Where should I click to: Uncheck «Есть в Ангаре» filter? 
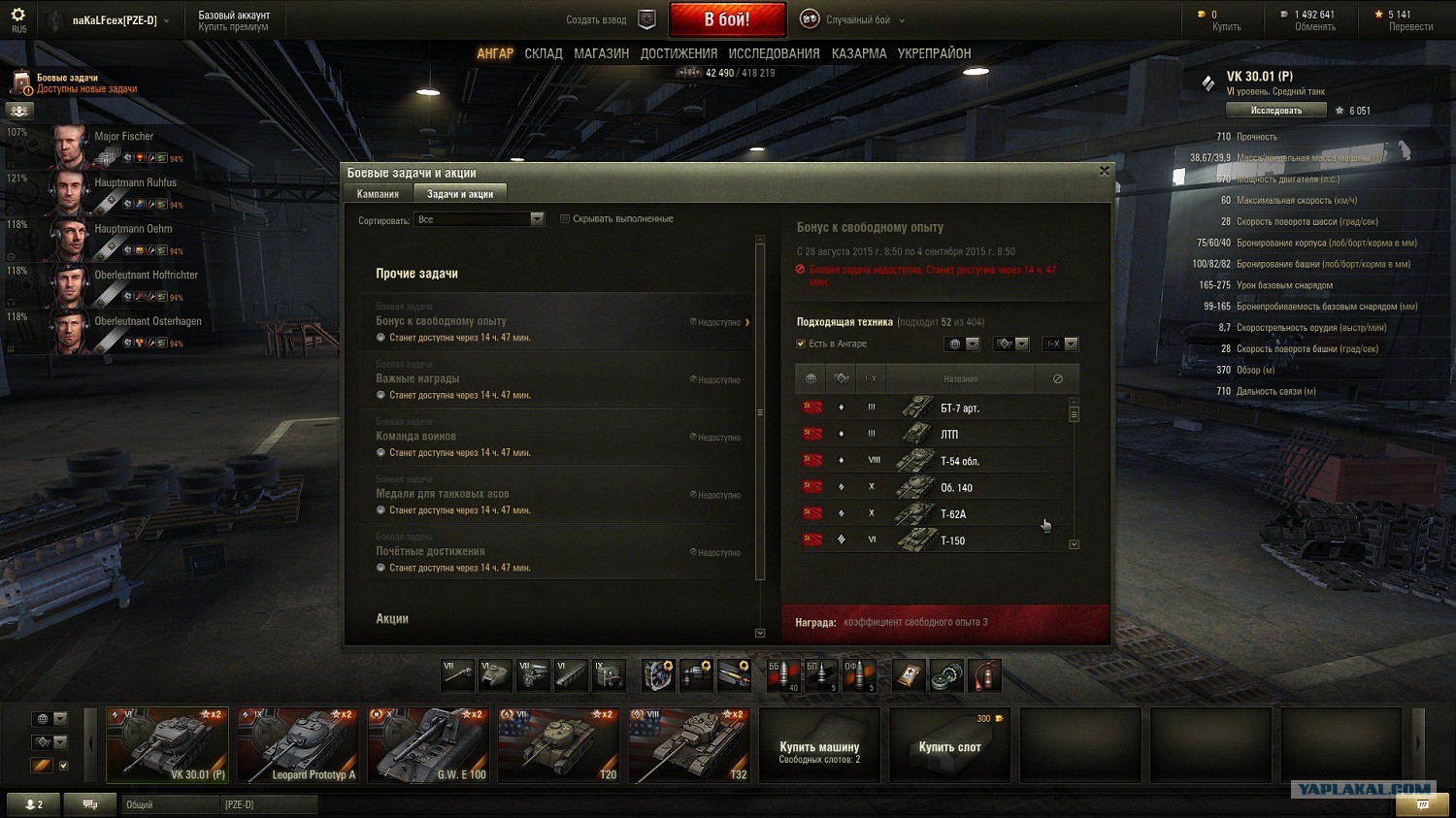801,344
